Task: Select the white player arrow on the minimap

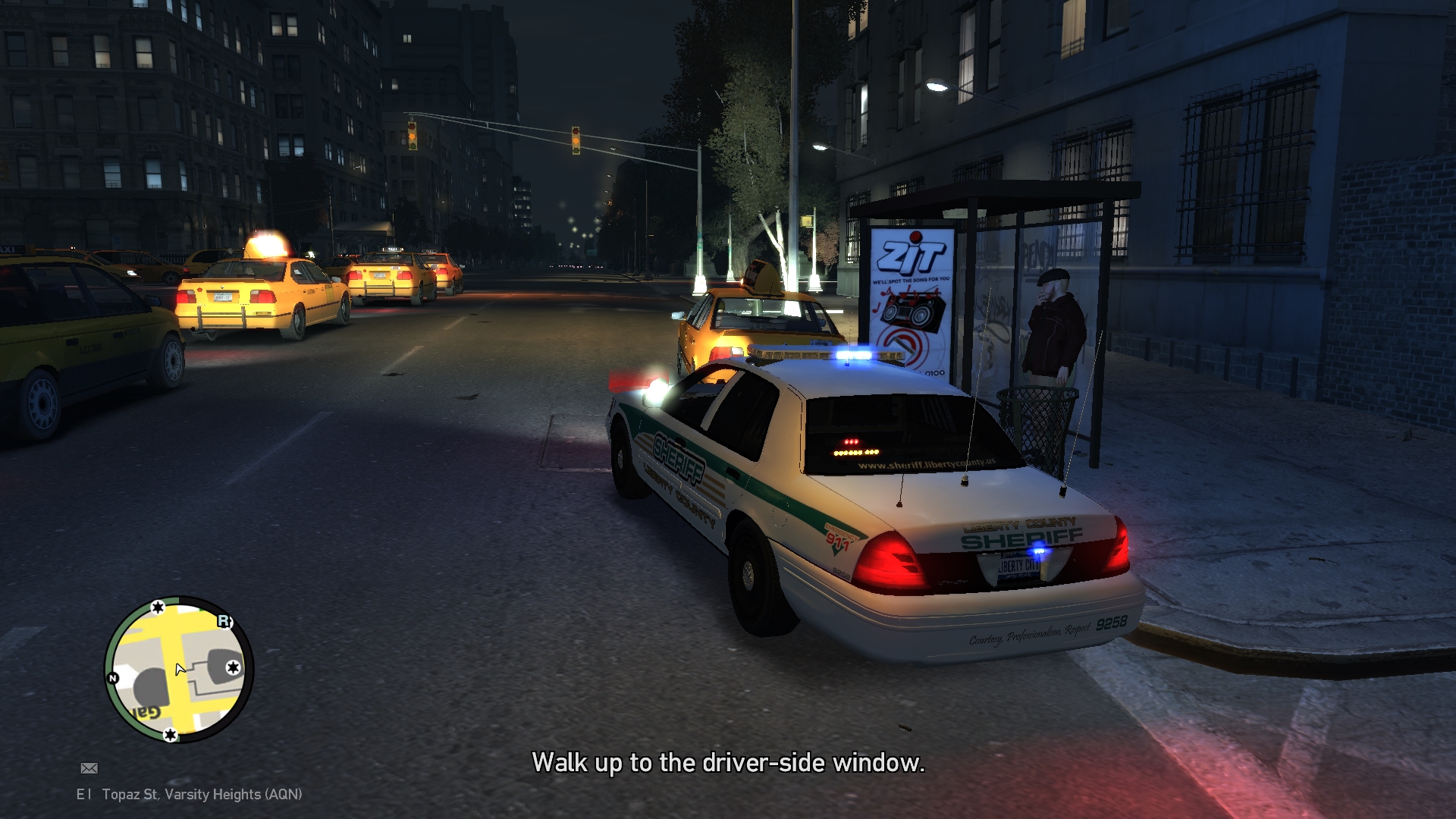Action: point(180,669)
